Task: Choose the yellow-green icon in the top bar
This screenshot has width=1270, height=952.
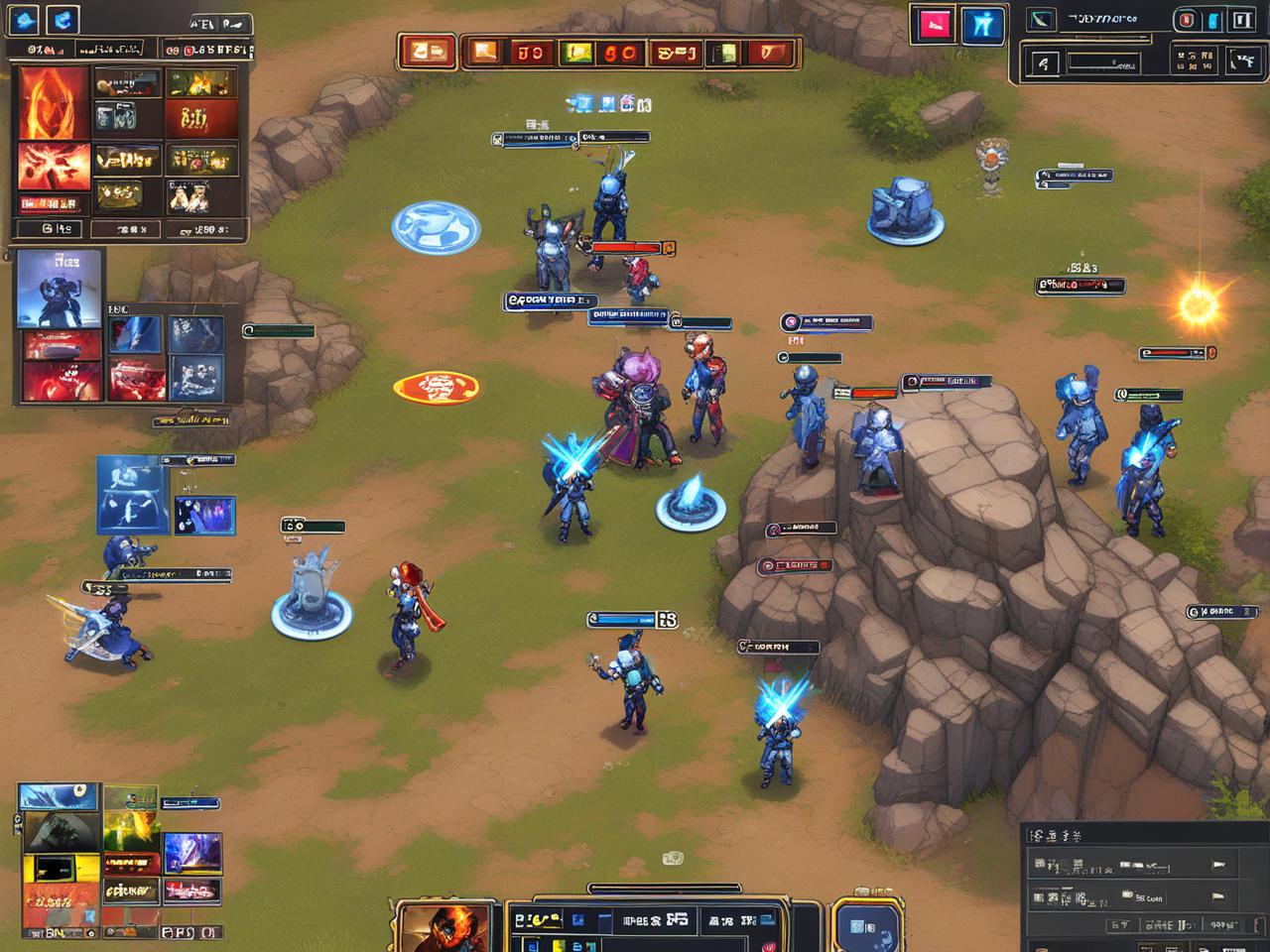Action: 576,53
